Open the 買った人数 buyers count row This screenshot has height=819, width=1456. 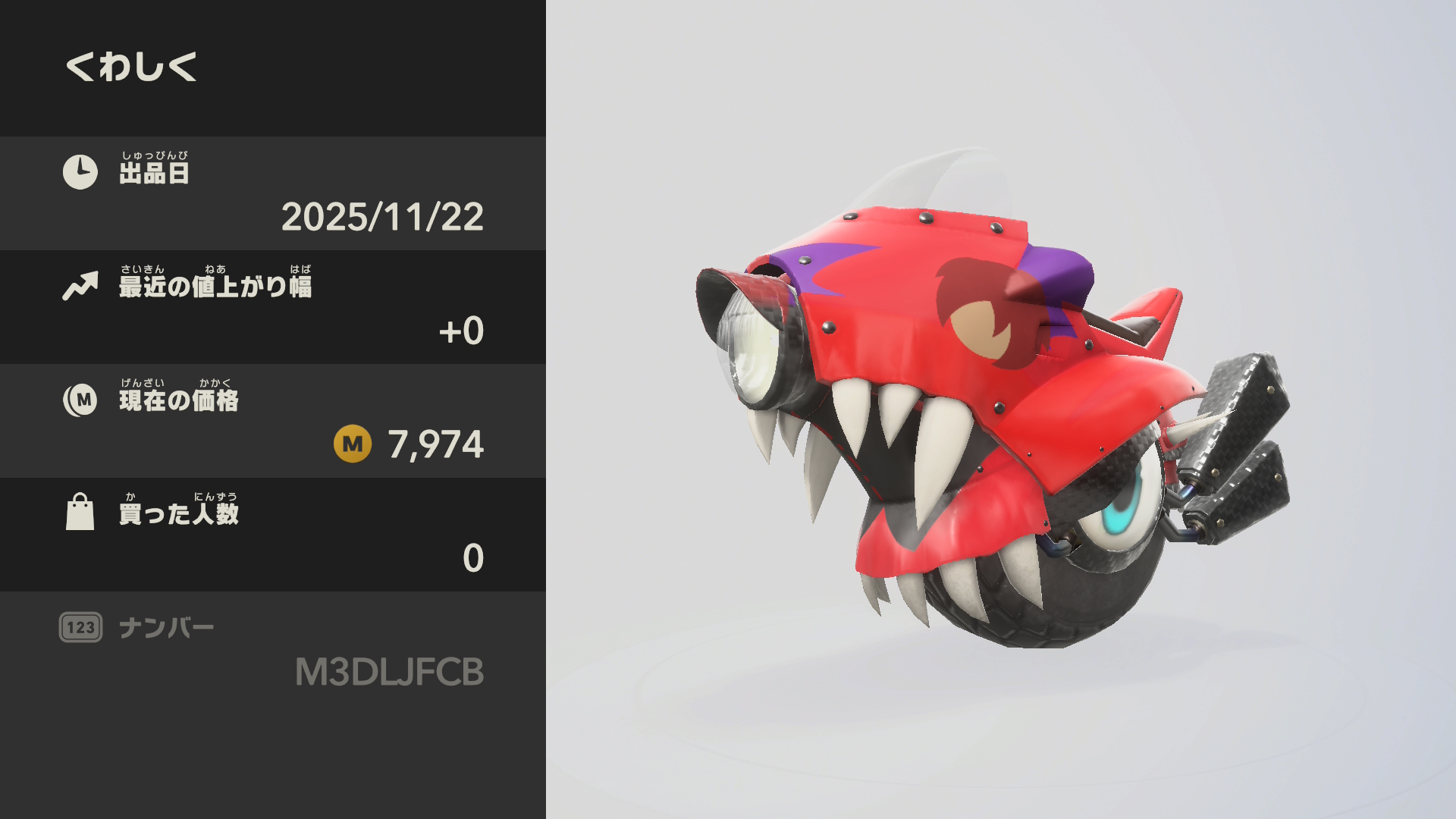[x=273, y=535]
